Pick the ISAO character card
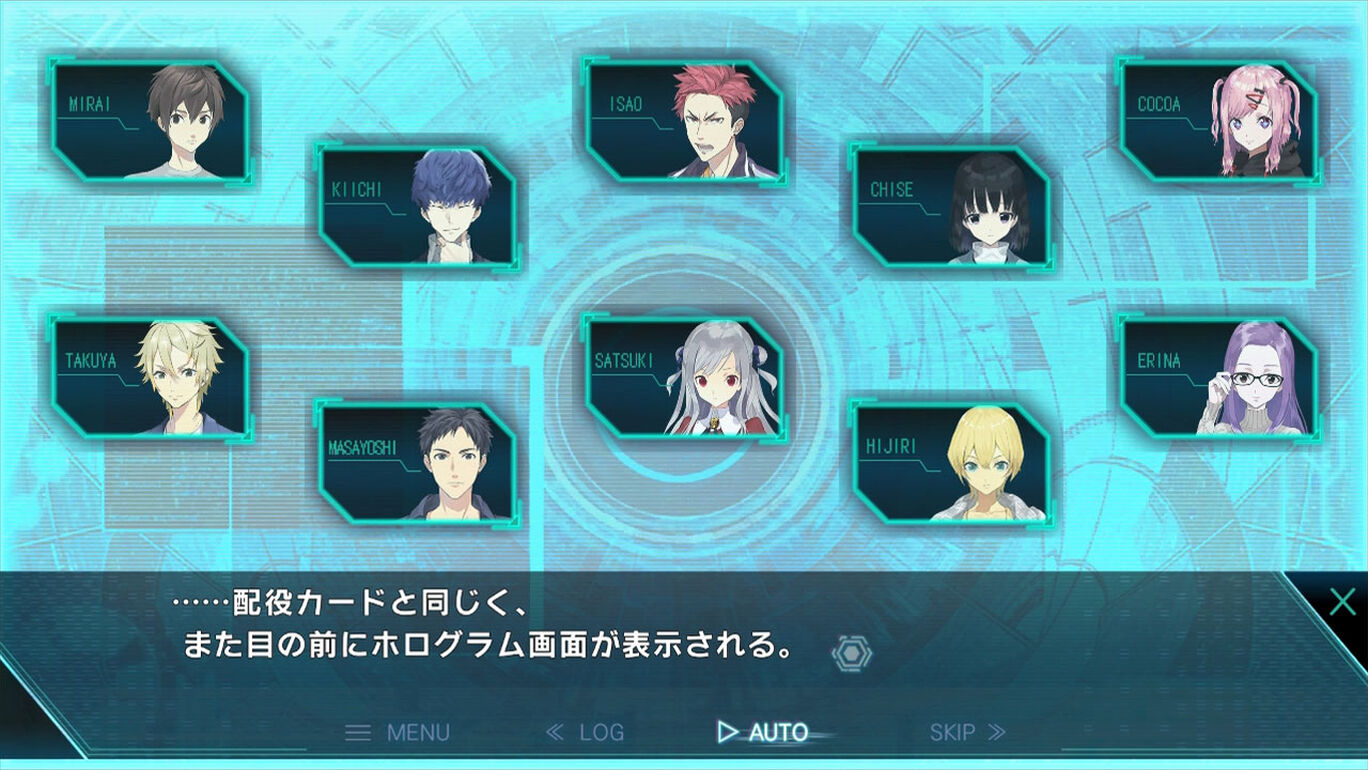Image resolution: width=1368 pixels, height=770 pixels. (684, 120)
